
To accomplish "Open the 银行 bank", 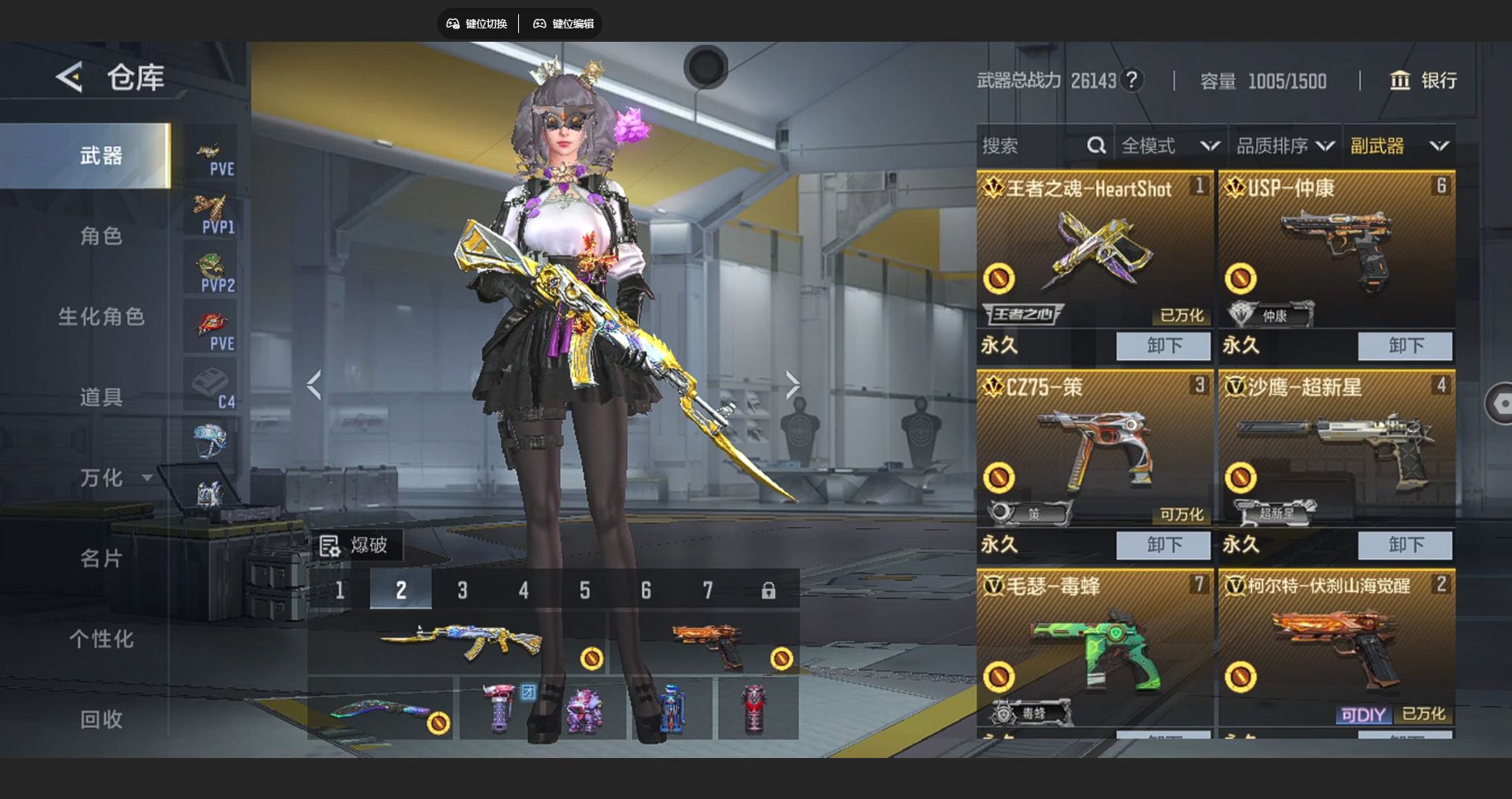I will pos(1423,80).
